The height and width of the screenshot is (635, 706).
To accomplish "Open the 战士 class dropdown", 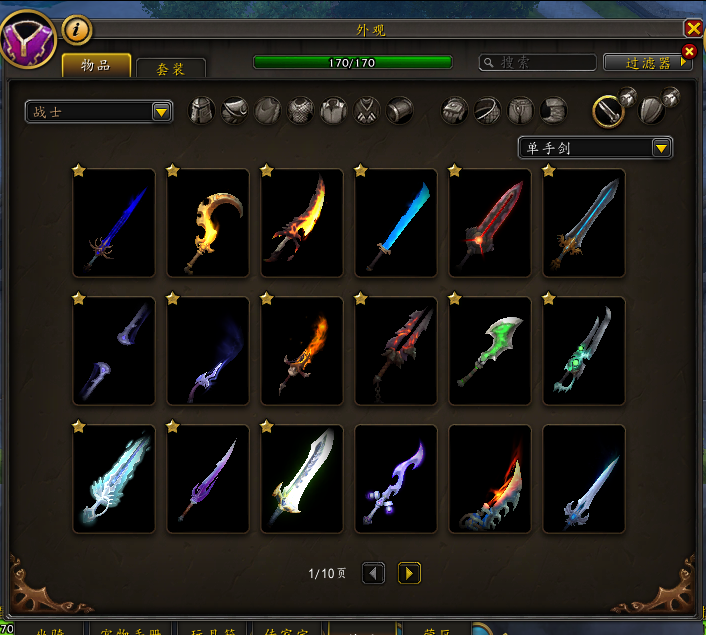I will [x=99, y=112].
